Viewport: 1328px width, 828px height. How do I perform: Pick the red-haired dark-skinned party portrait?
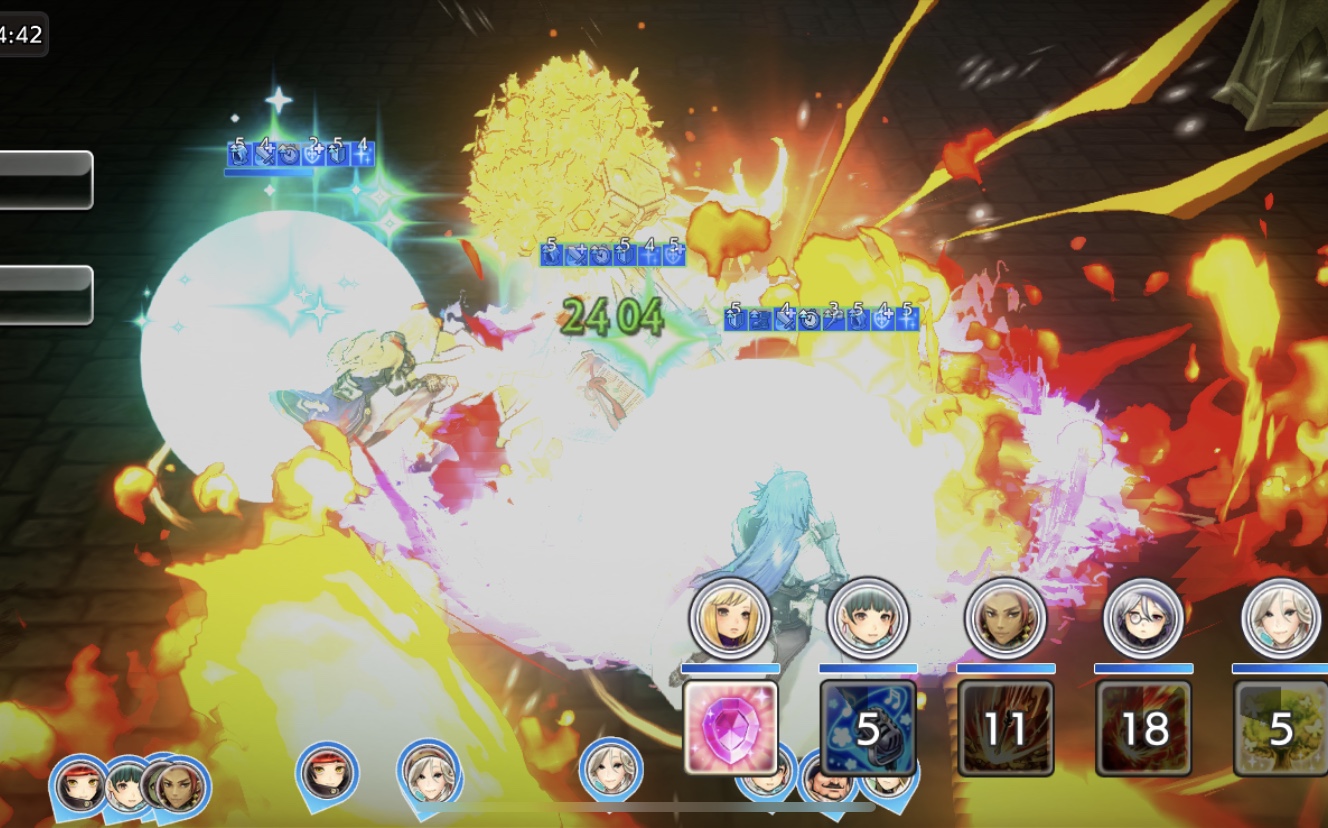1005,618
